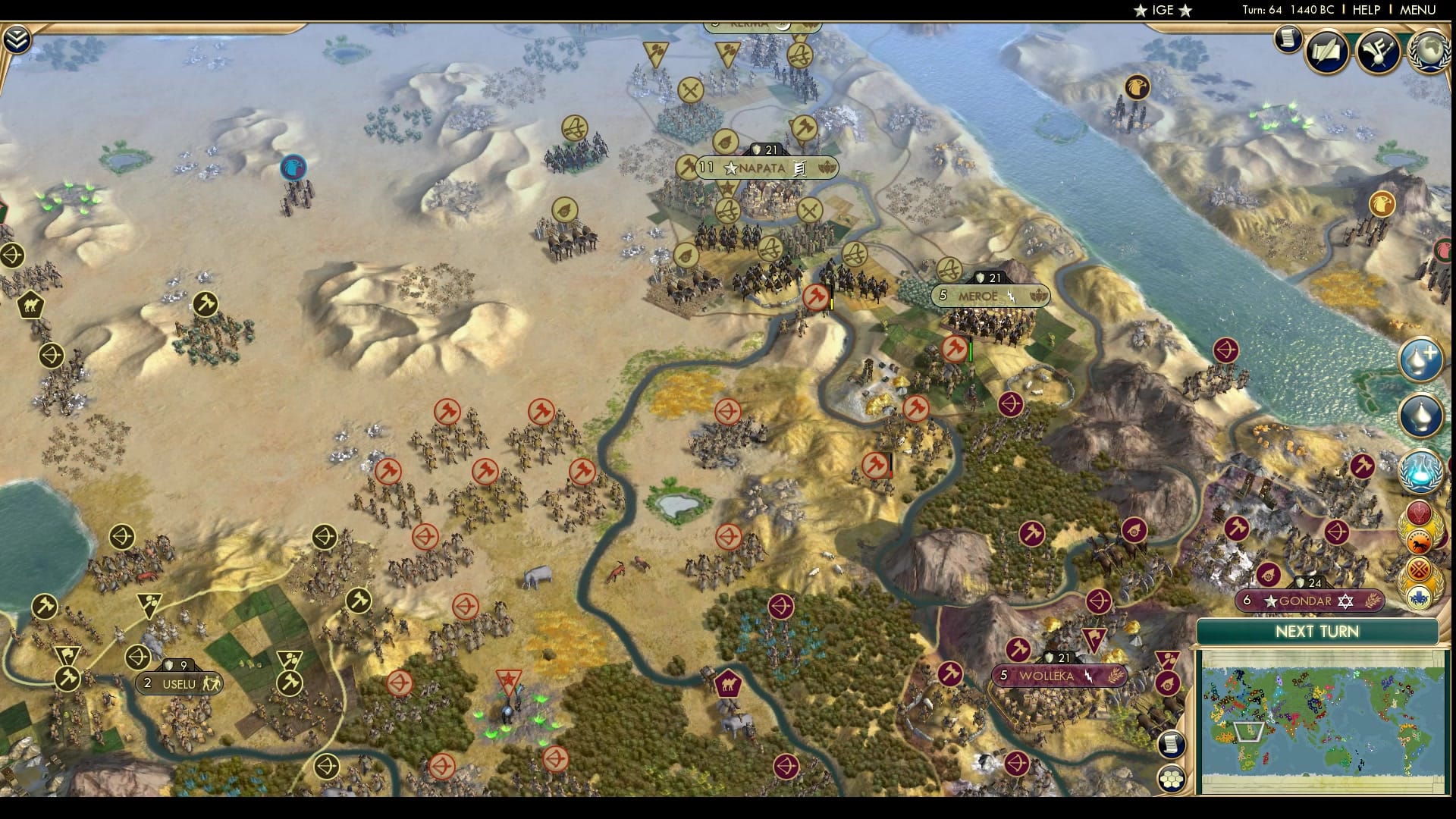Open the Great Works screen (note and brush icon)
The width and height of the screenshot is (1456, 819).
point(1380,52)
